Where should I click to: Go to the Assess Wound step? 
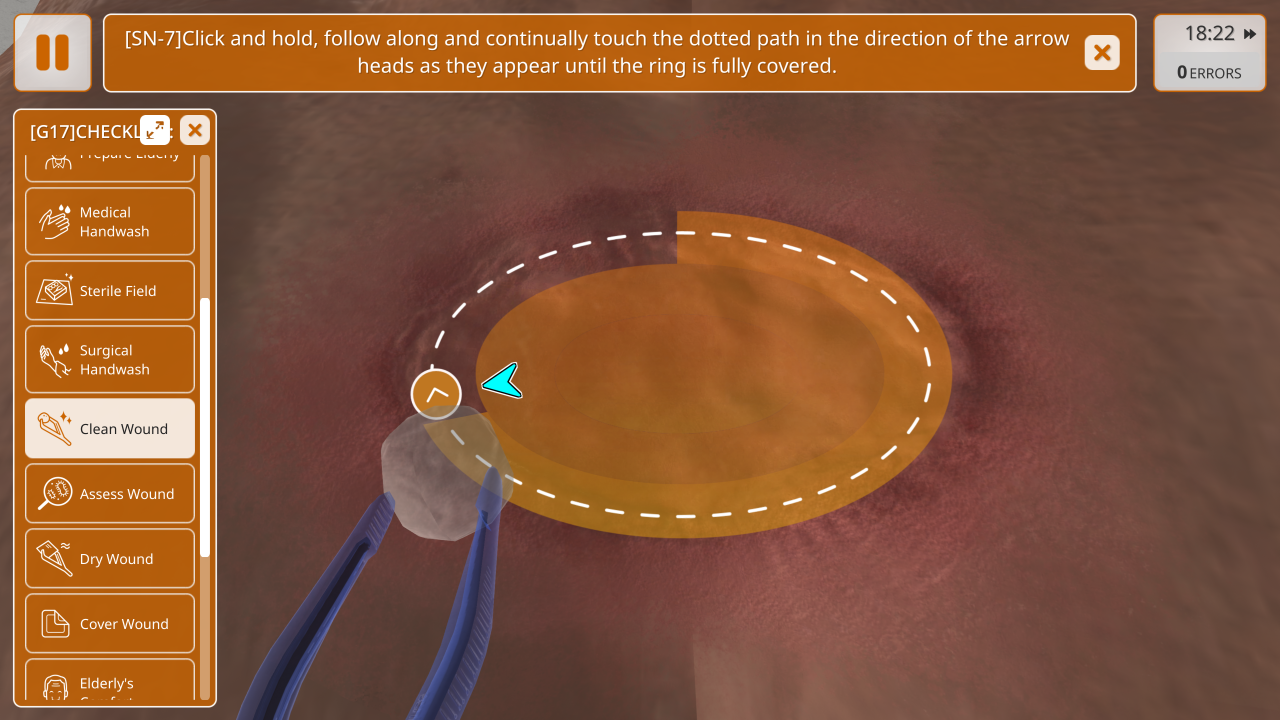pos(110,494)
